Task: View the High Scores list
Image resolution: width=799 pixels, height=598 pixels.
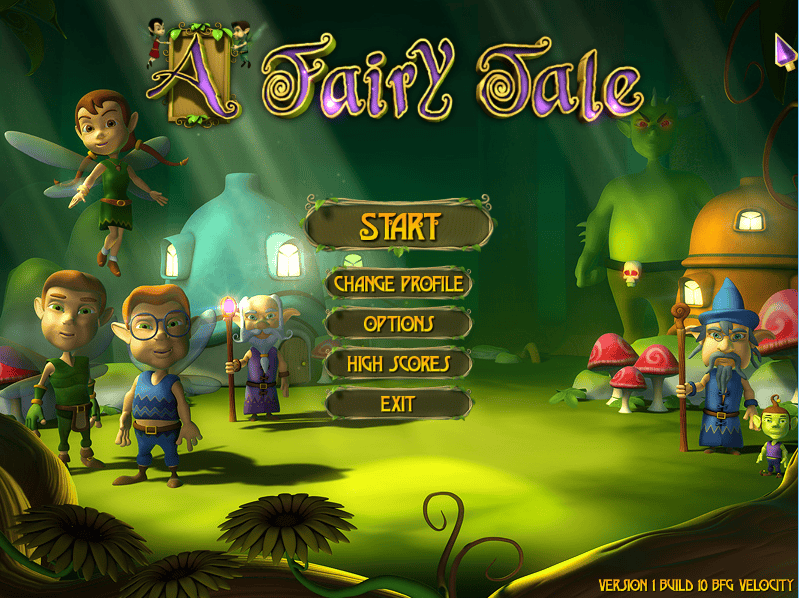Action: click(x=398, y=364)
